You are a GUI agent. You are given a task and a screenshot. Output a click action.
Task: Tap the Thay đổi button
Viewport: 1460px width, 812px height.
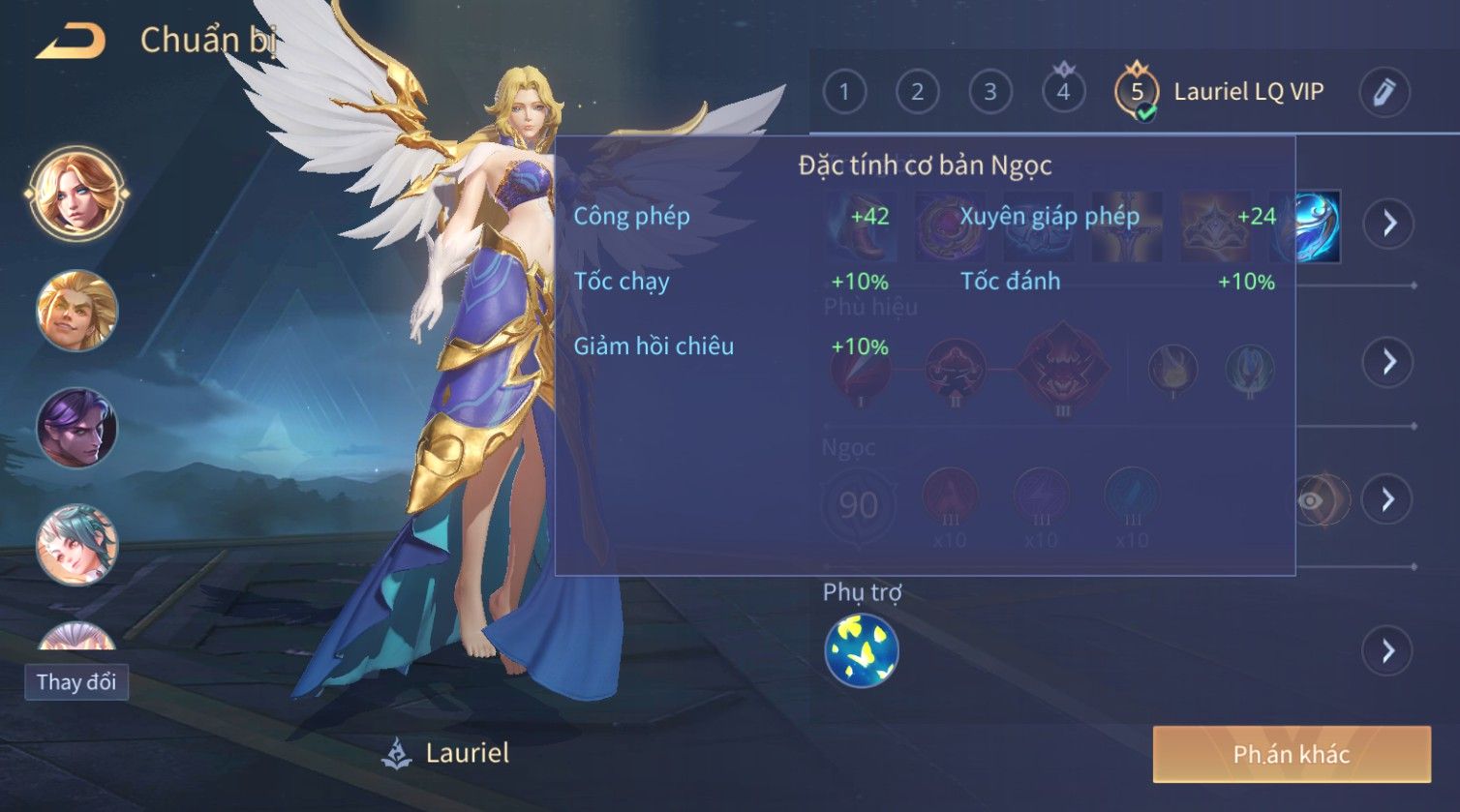(x=76, y=681)
